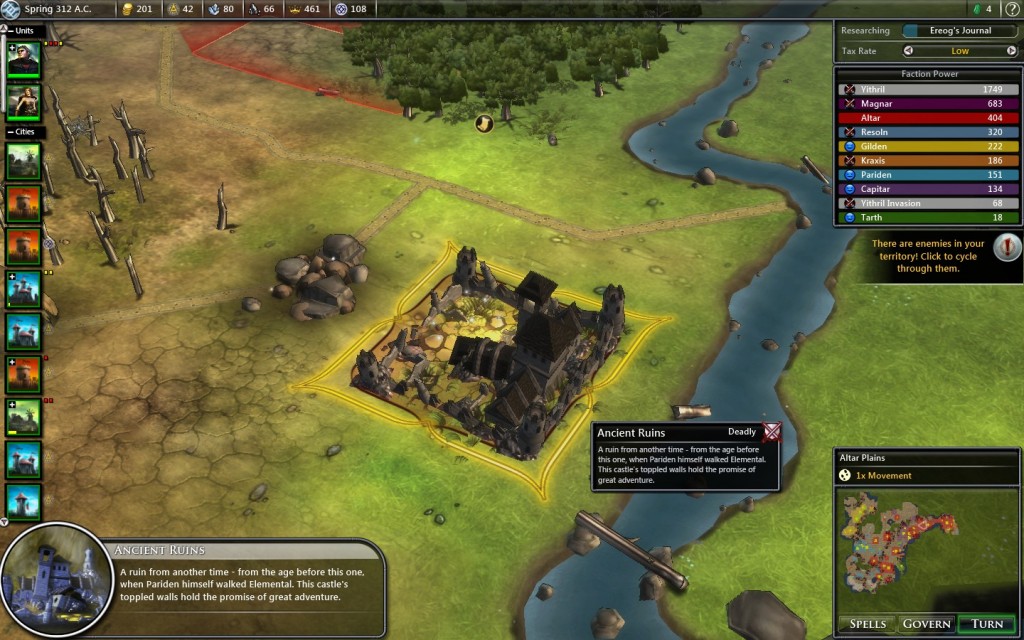Open the Spells menu
Screen dimensions: 1024x640
click(x=867, y=623)
